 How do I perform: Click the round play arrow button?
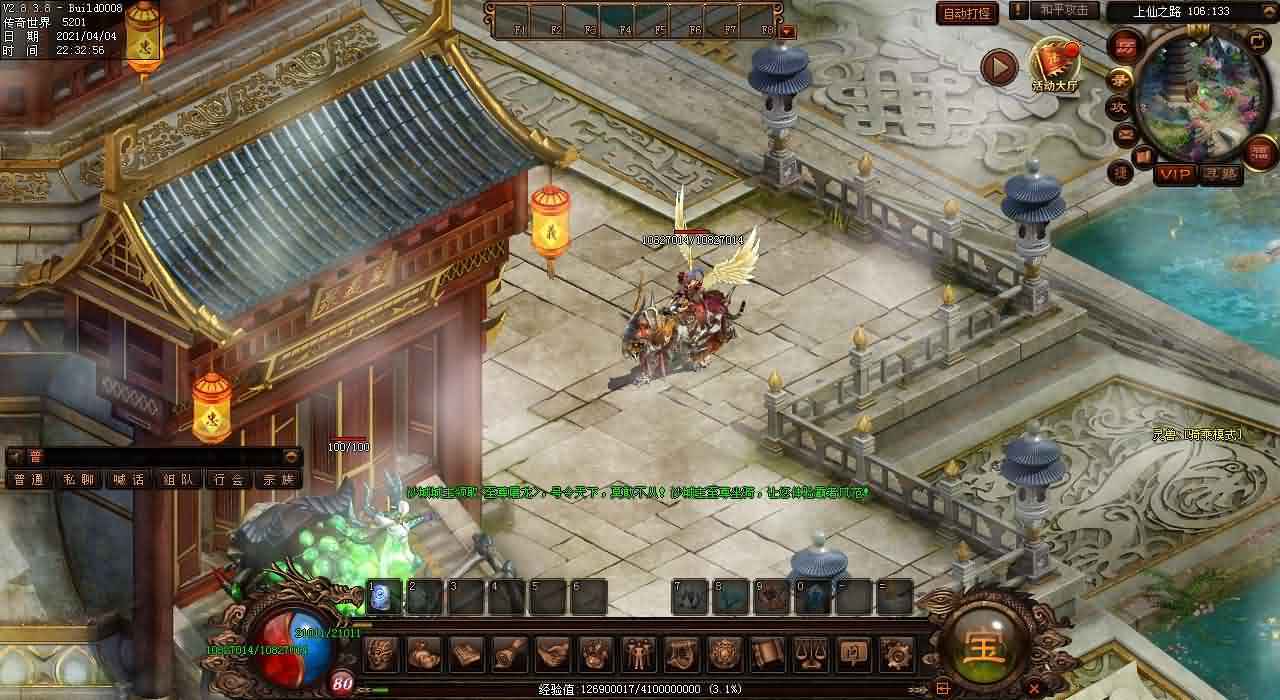click(998, 67)
